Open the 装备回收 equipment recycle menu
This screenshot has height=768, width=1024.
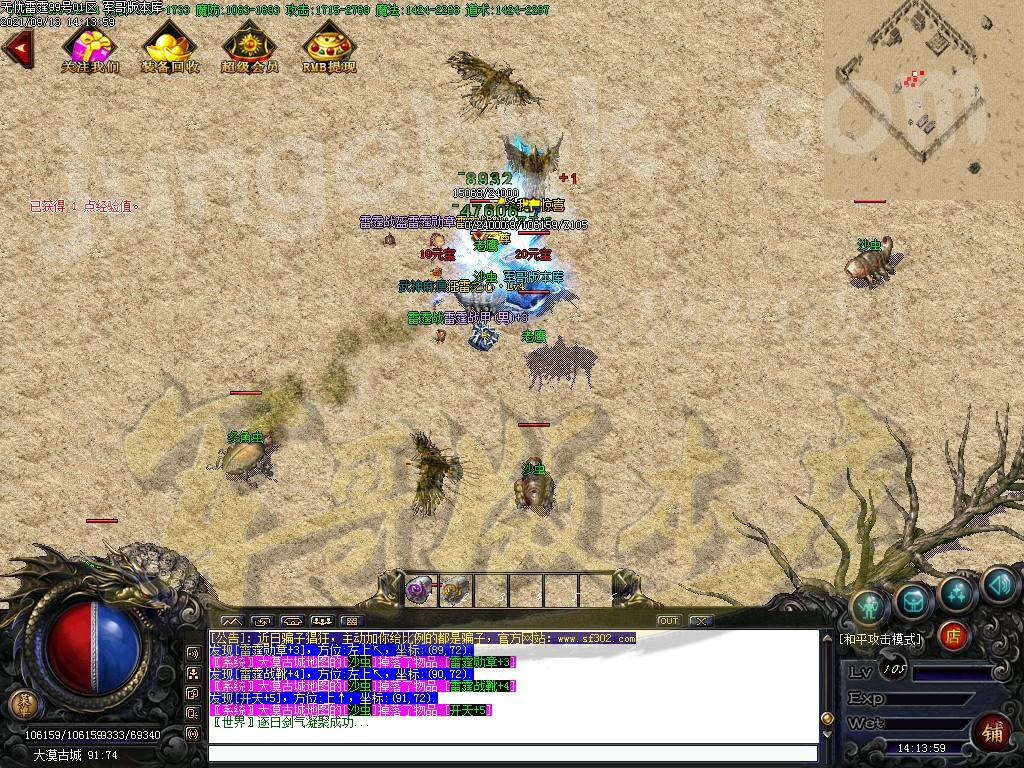click(170, 47)
